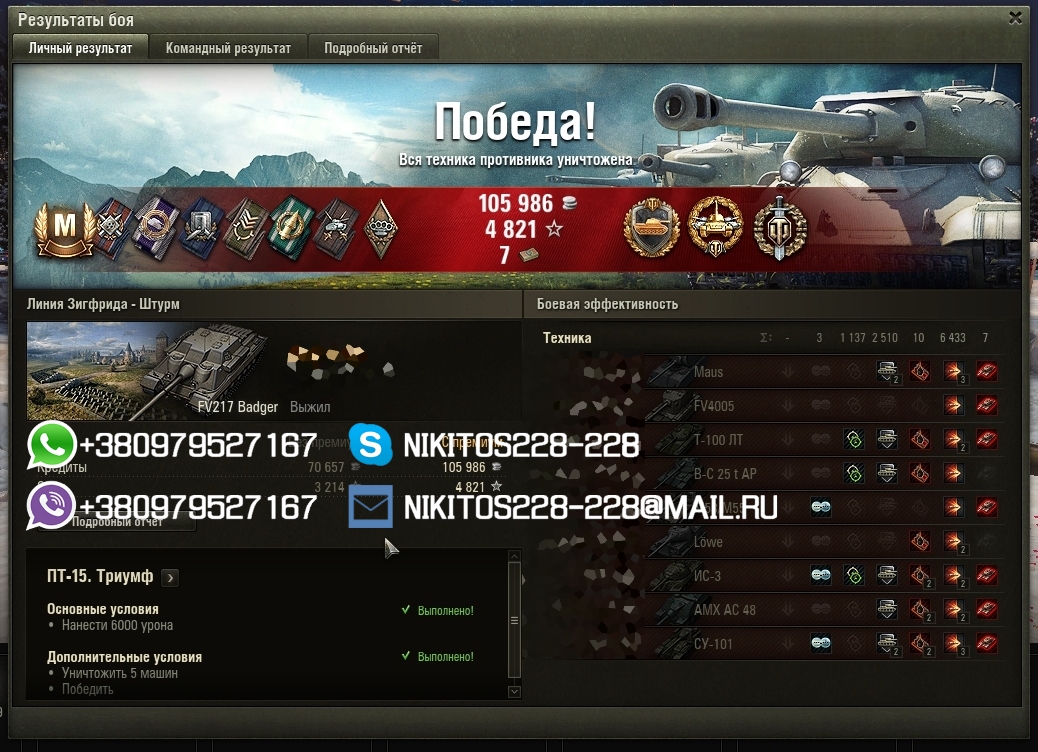Select the Личный результат tab

[x=80, y=48]
